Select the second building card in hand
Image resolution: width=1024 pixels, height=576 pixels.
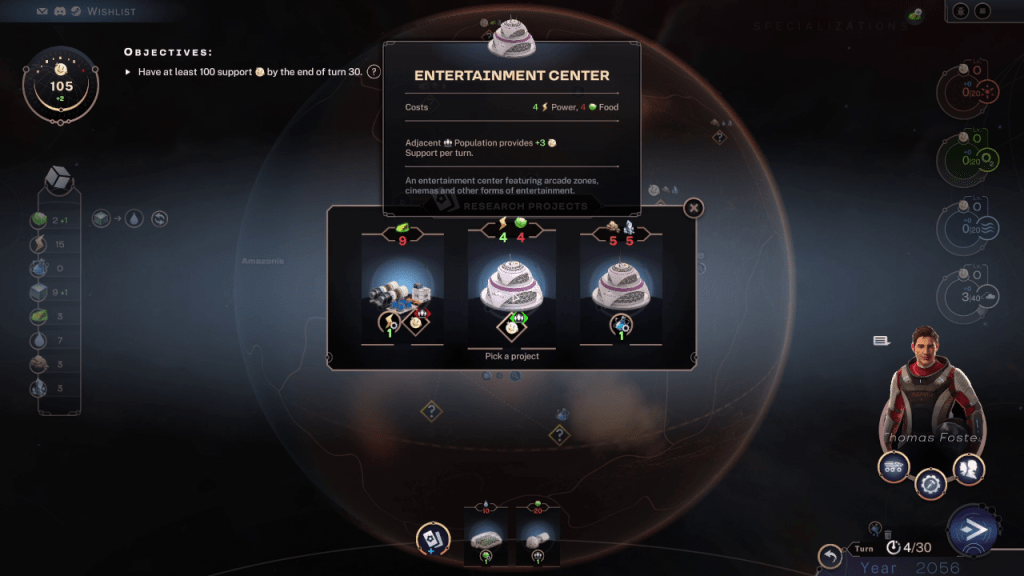point(540,537)
